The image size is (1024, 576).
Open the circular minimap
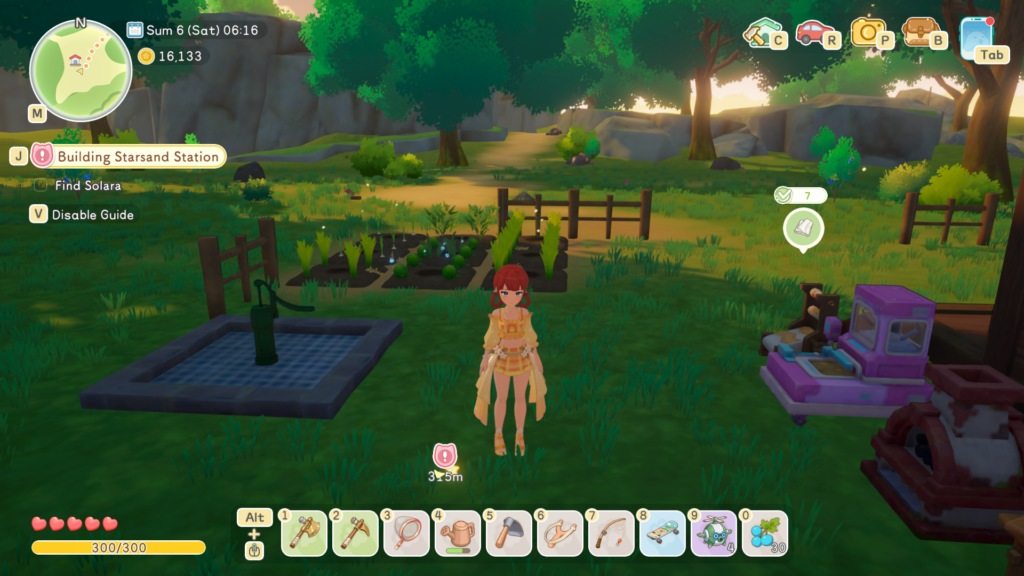(x=81, y=68)
